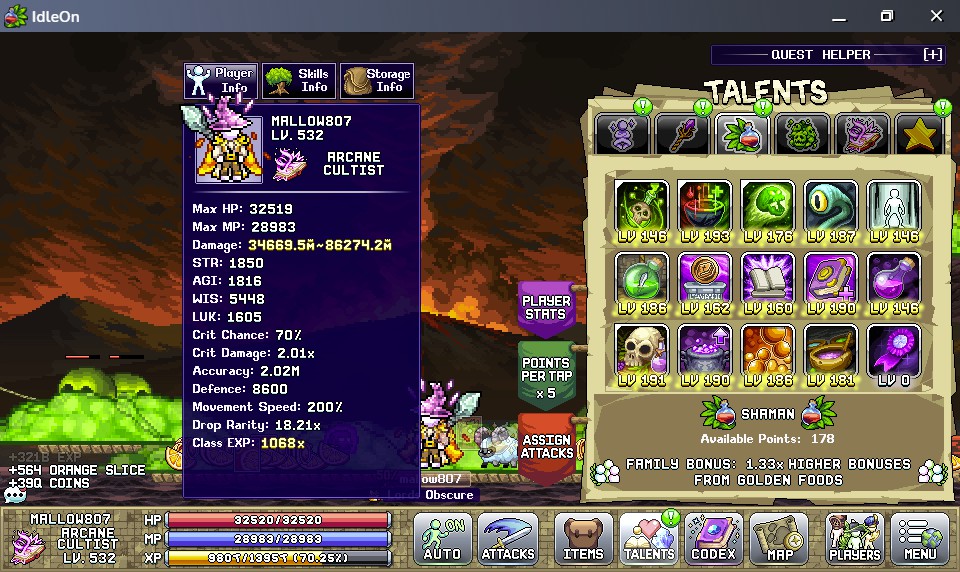This screenshot has width=960, height=572.
Task: Open the Attacks menu
Action: (508, 538)
